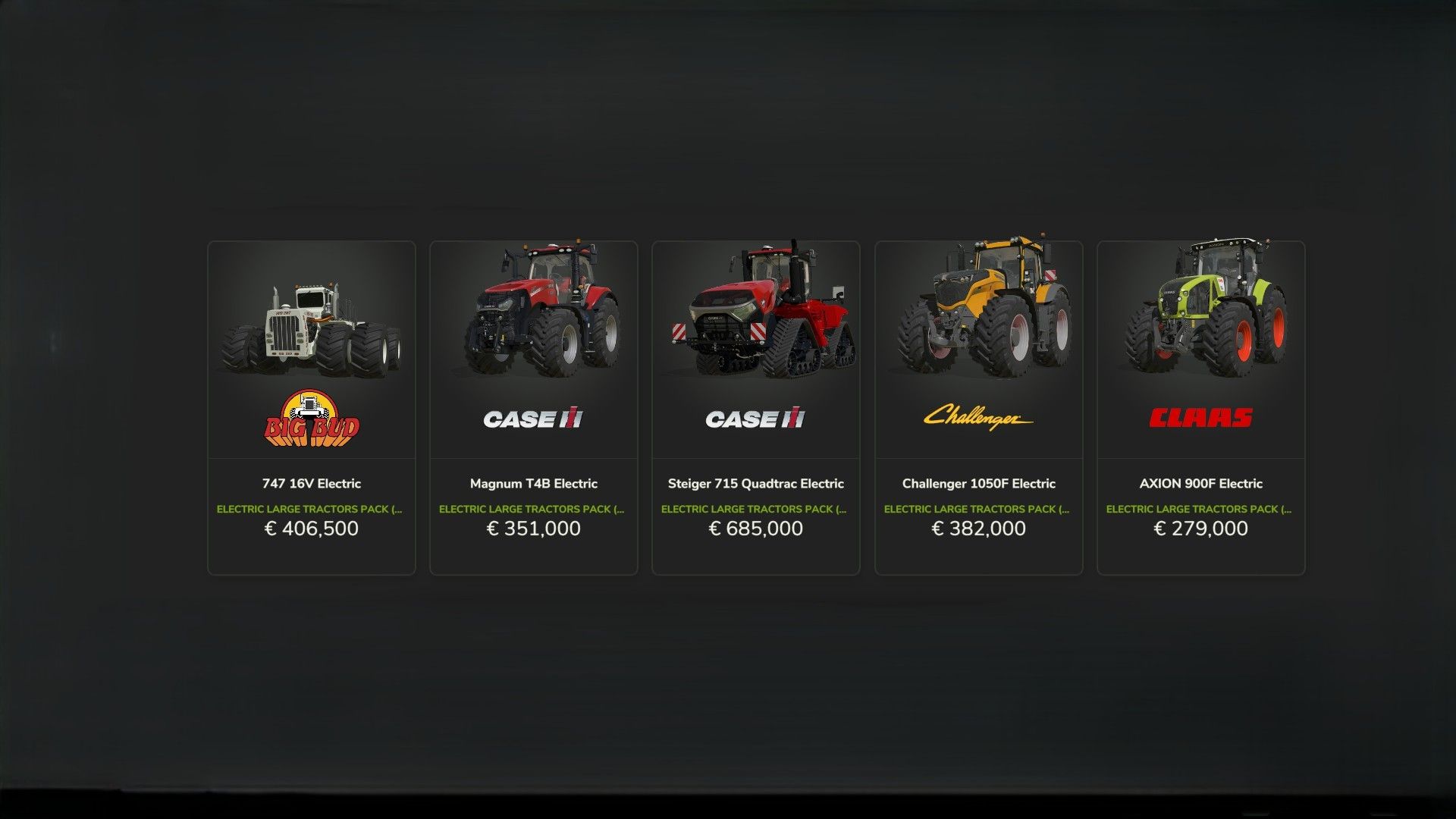The height and width of the screenshot is (819, 1456).
Task: Click the Big Bud brand logo
Action: [x=311, y=419]
